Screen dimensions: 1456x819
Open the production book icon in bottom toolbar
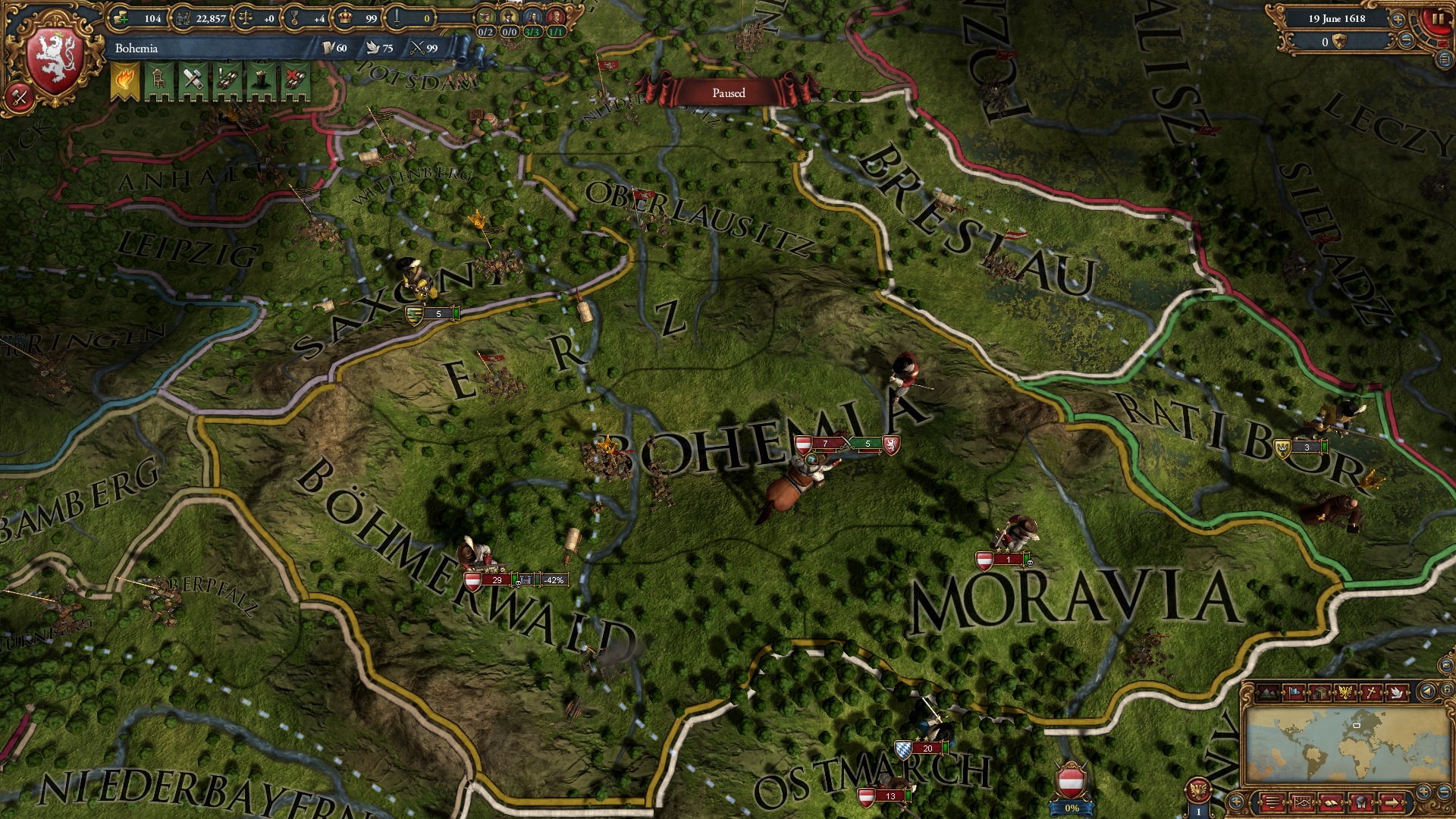pos(1331,802)
